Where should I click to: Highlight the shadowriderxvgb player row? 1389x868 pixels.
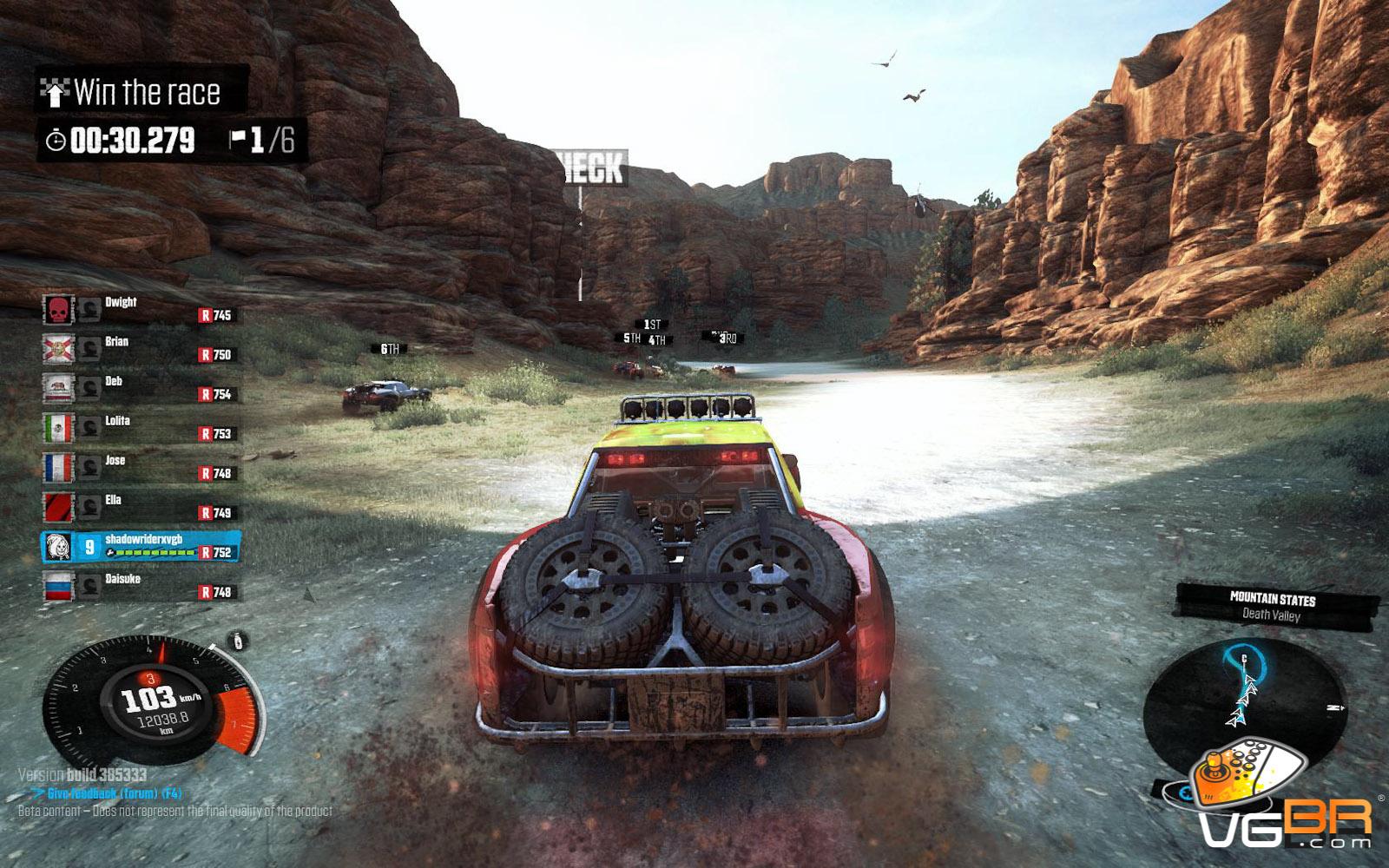pyautogui.click(x=141, y=546)
